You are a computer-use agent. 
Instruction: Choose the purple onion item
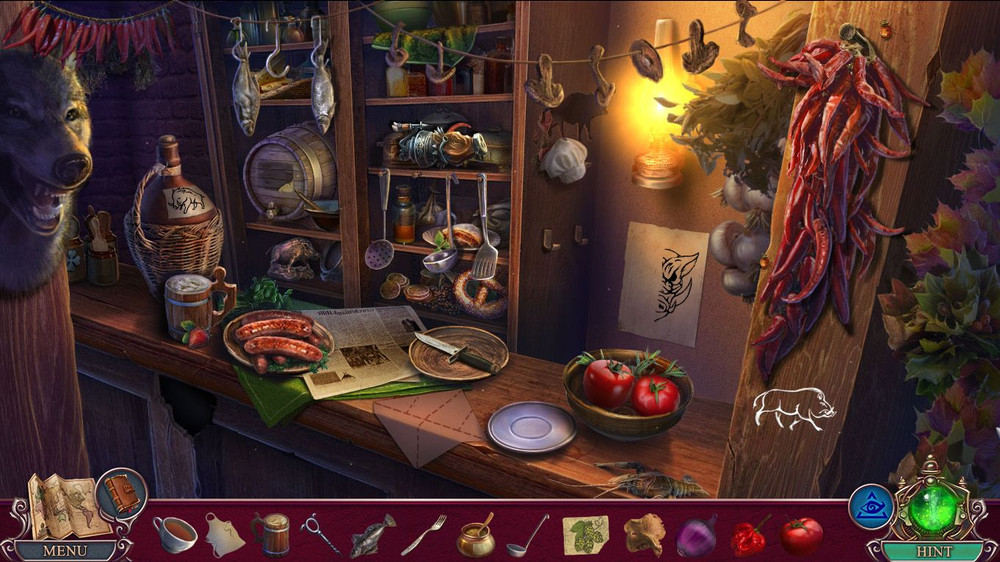696,535
